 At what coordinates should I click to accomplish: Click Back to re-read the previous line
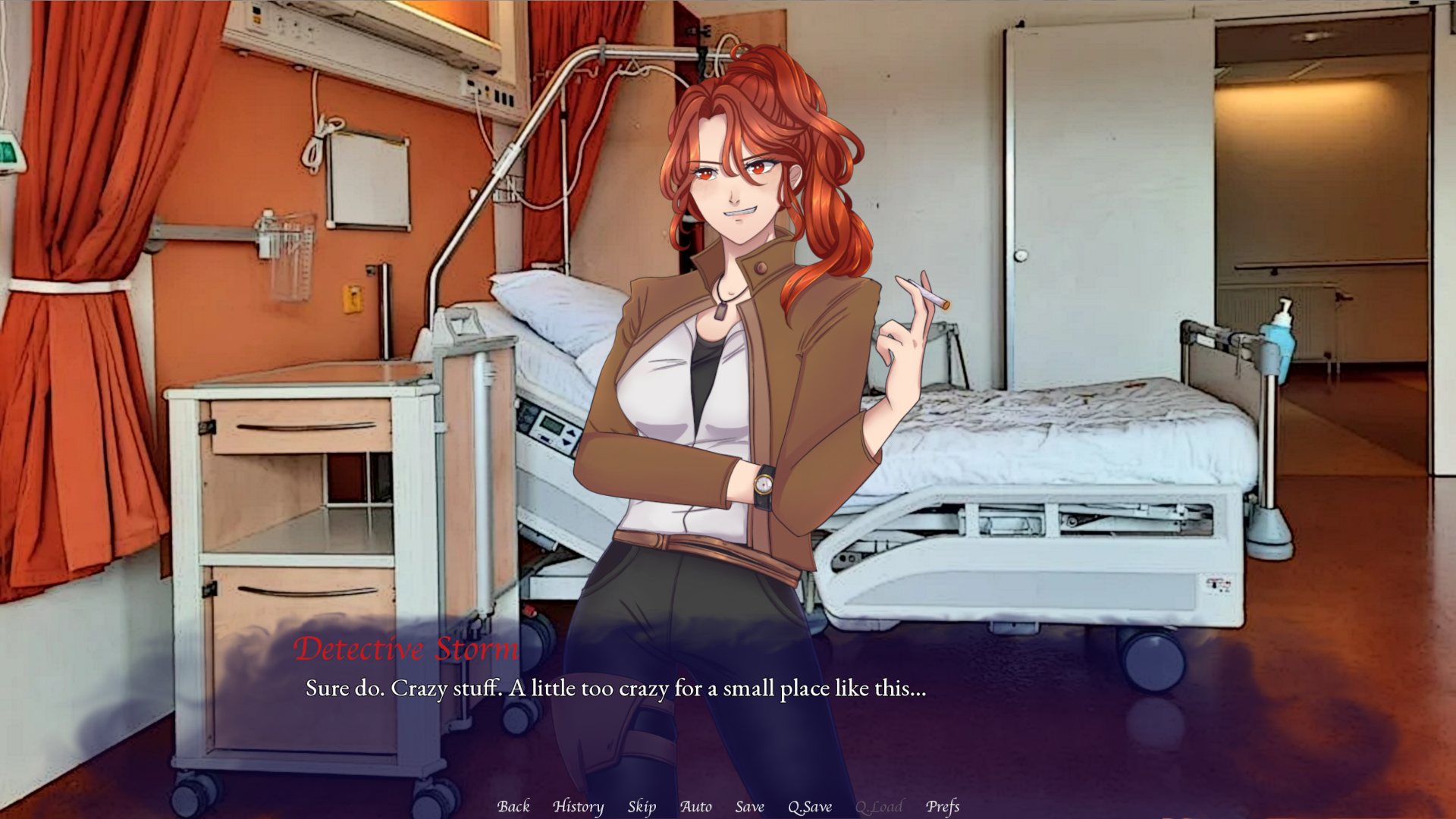pyautogui.click(x=513, y=807)
